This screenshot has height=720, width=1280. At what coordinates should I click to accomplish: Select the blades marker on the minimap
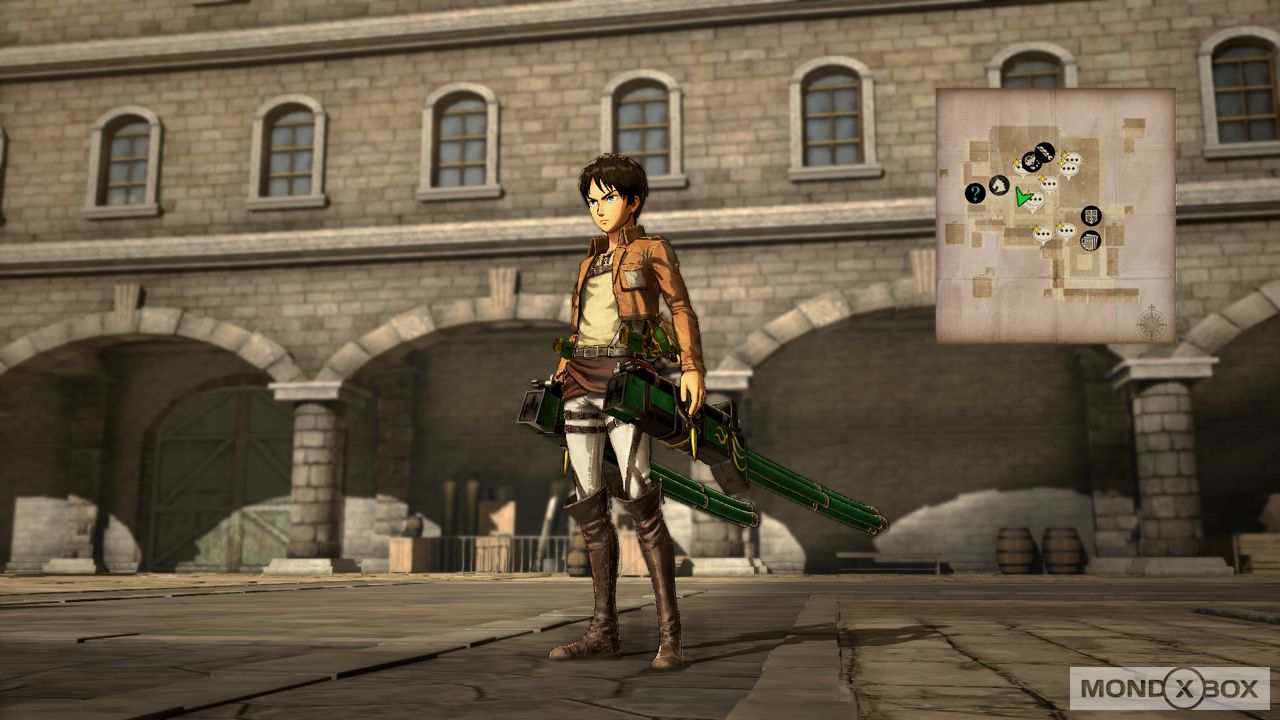click(x=1045, y=152)
